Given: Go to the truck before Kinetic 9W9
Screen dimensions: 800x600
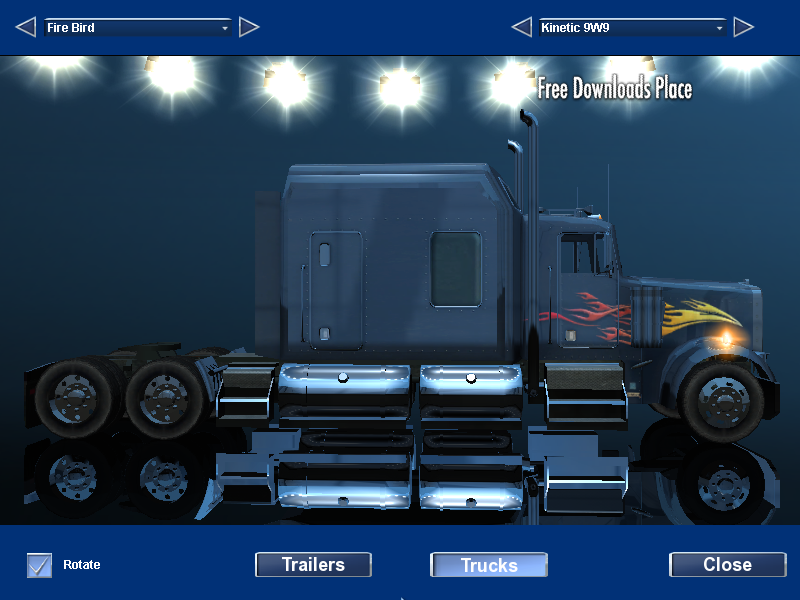Looking at the screenshot, I should click(x=521, y=27).
